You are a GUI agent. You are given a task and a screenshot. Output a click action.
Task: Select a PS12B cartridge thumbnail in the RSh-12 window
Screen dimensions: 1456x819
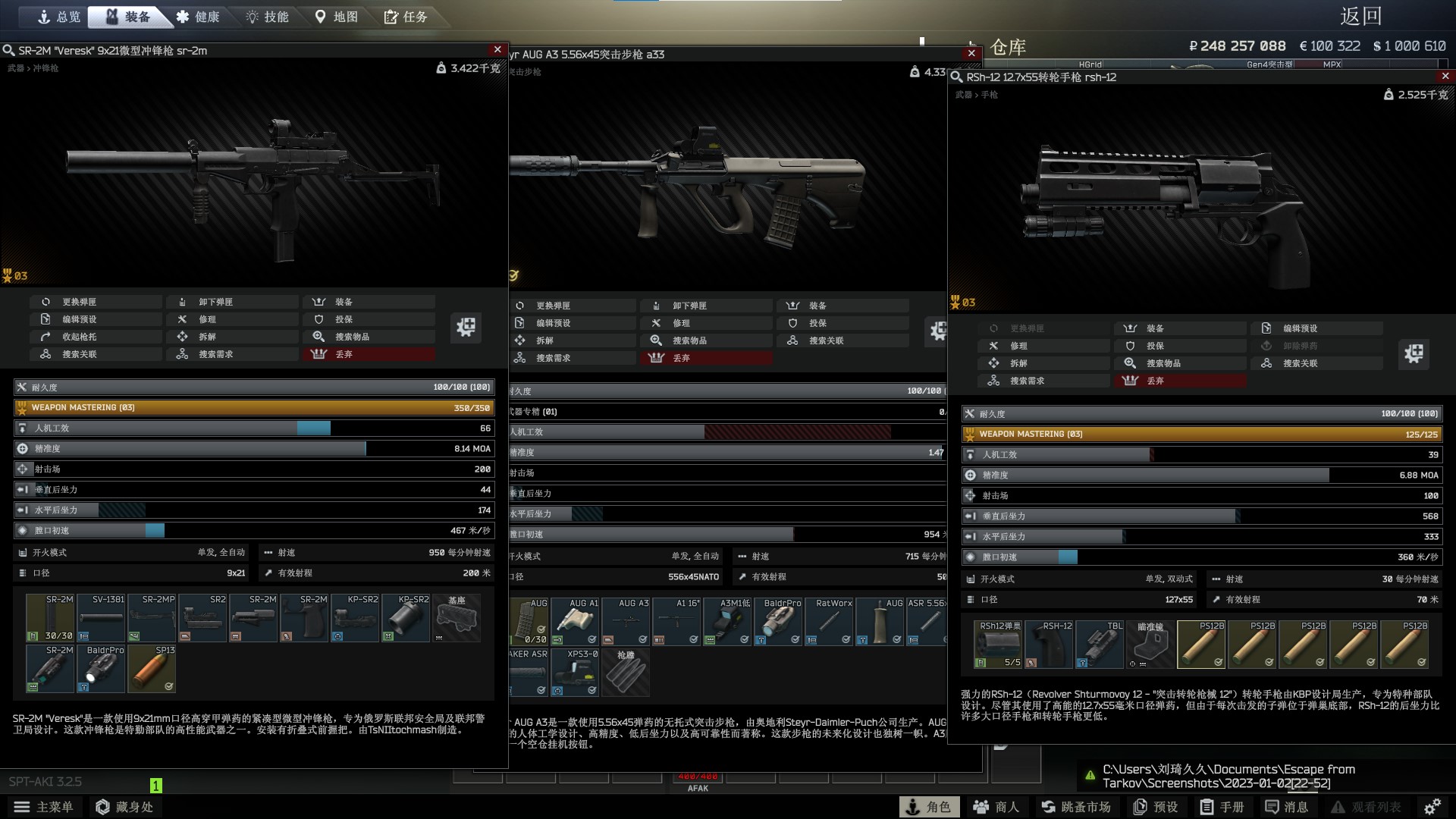pos(1202,644)
